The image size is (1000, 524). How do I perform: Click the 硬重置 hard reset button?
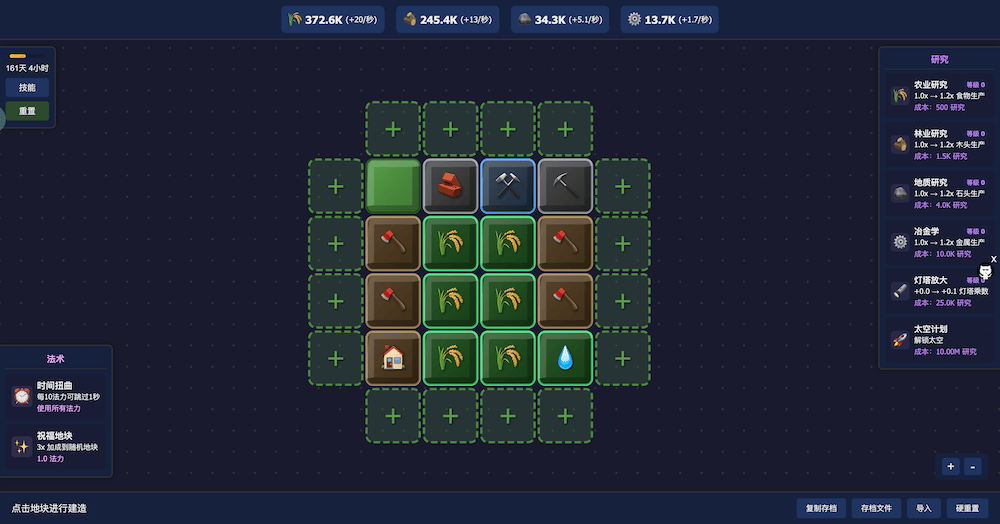point(966,508)
